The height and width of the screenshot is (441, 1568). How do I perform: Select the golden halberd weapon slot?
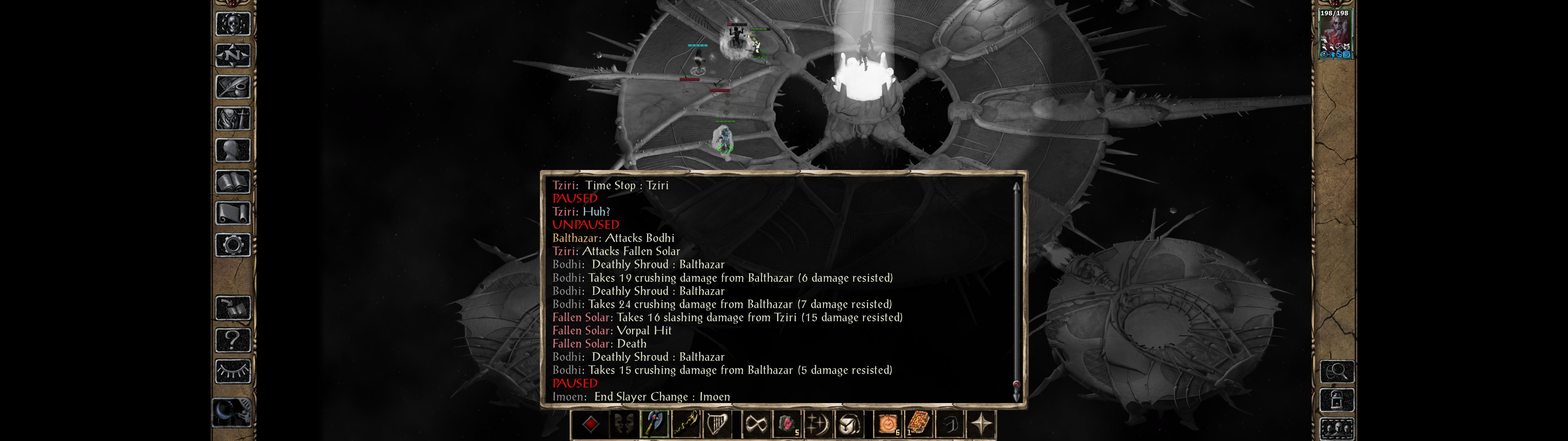coord(685,423)
